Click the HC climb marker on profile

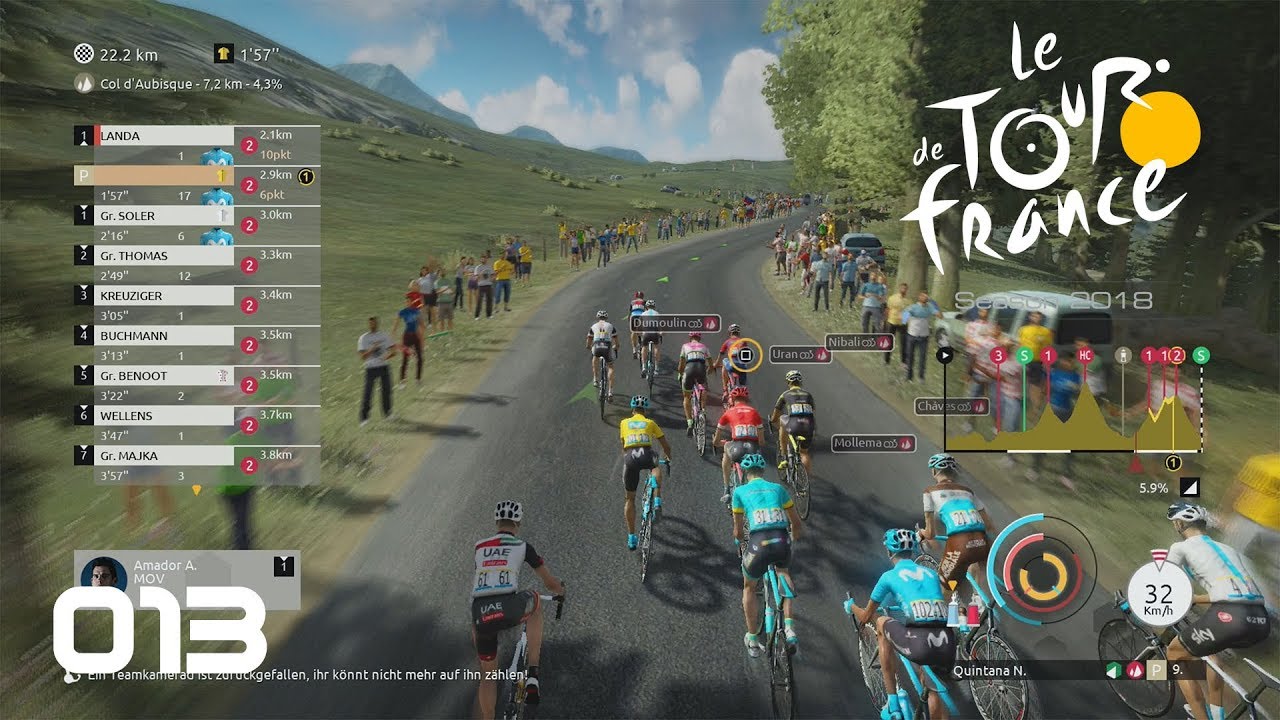[x=1085, y=355]
